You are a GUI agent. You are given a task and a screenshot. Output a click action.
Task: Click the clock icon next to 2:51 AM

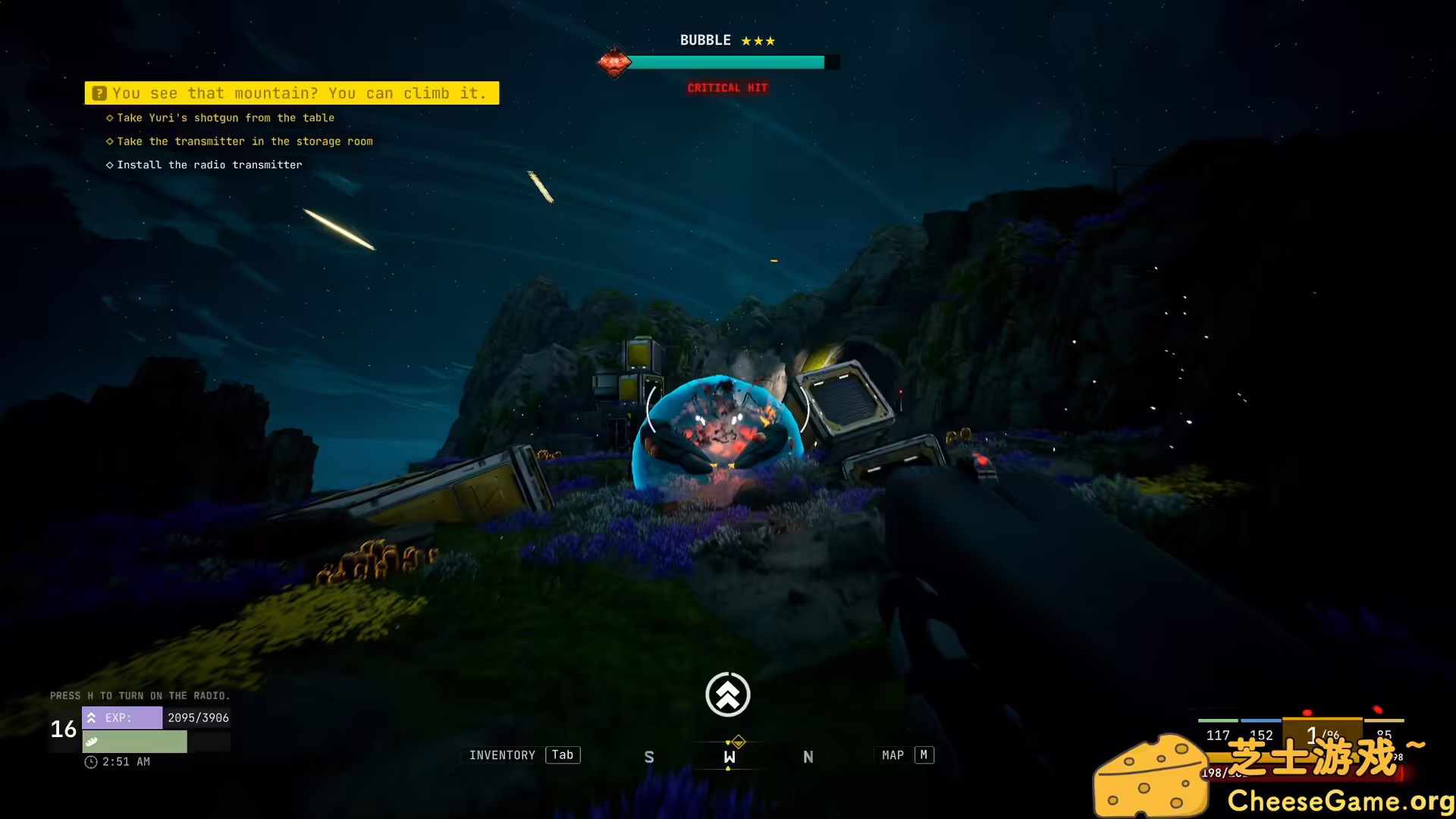coord(89,761)
